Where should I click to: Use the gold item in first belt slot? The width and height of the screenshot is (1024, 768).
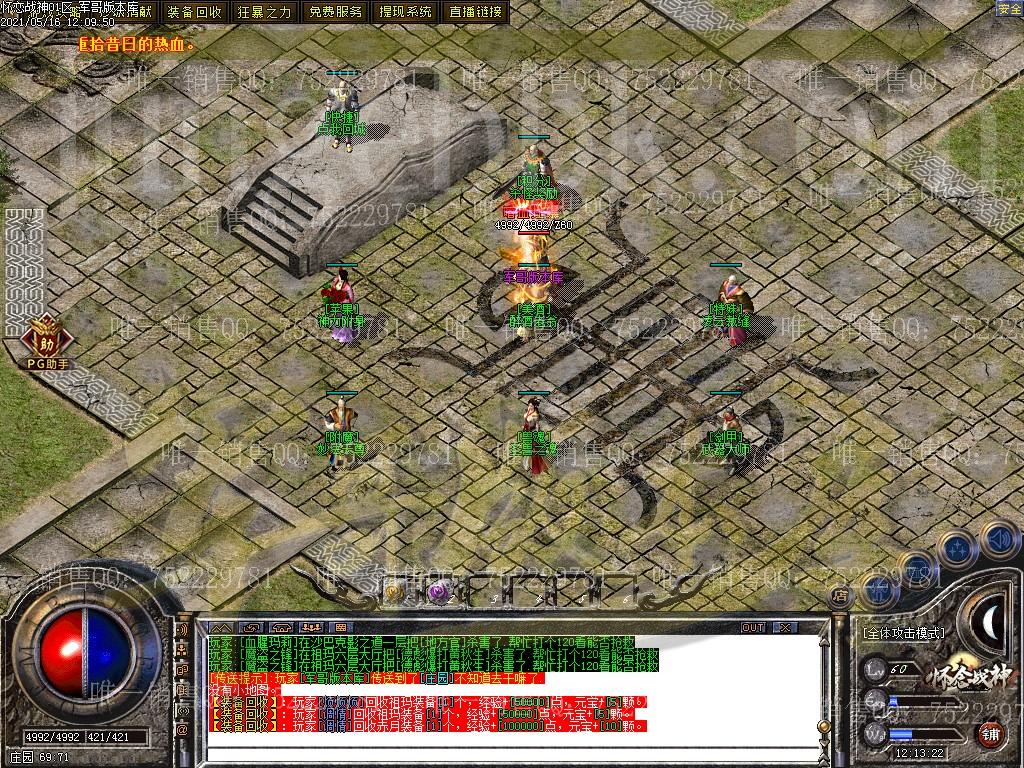(394, 592)
